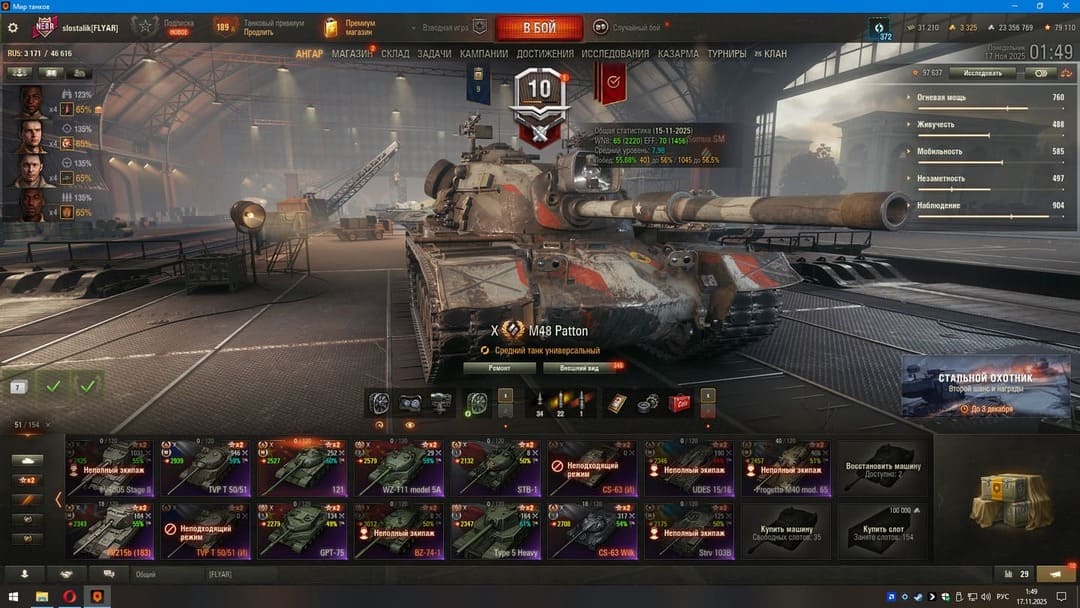Show the КАЗАРМА tab
Screen dimensions: 1080x608
click(x=678, y=53)
